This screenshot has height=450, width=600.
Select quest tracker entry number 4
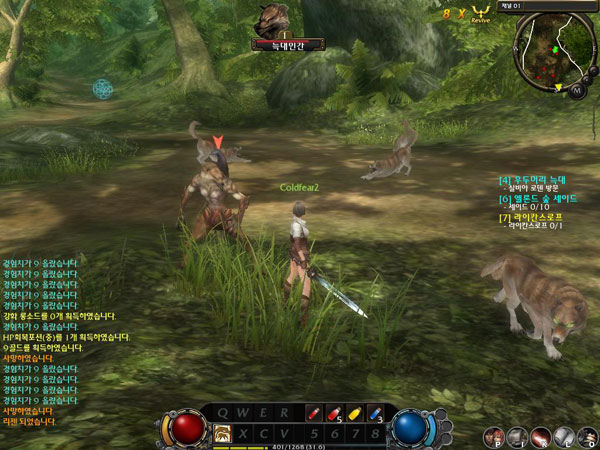coord(538,180)
